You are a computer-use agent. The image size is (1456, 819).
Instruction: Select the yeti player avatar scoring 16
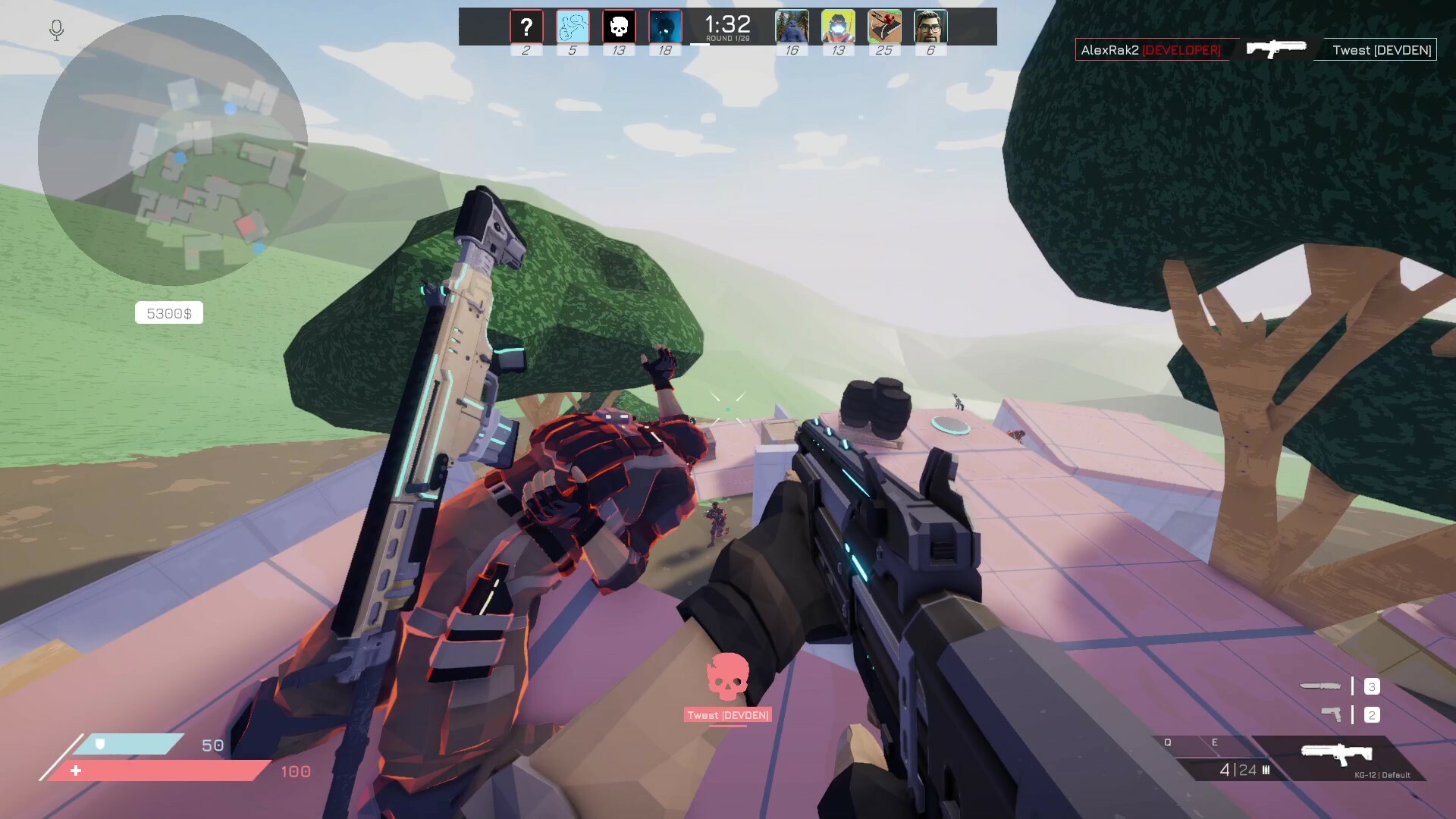[x=791, y=26]
